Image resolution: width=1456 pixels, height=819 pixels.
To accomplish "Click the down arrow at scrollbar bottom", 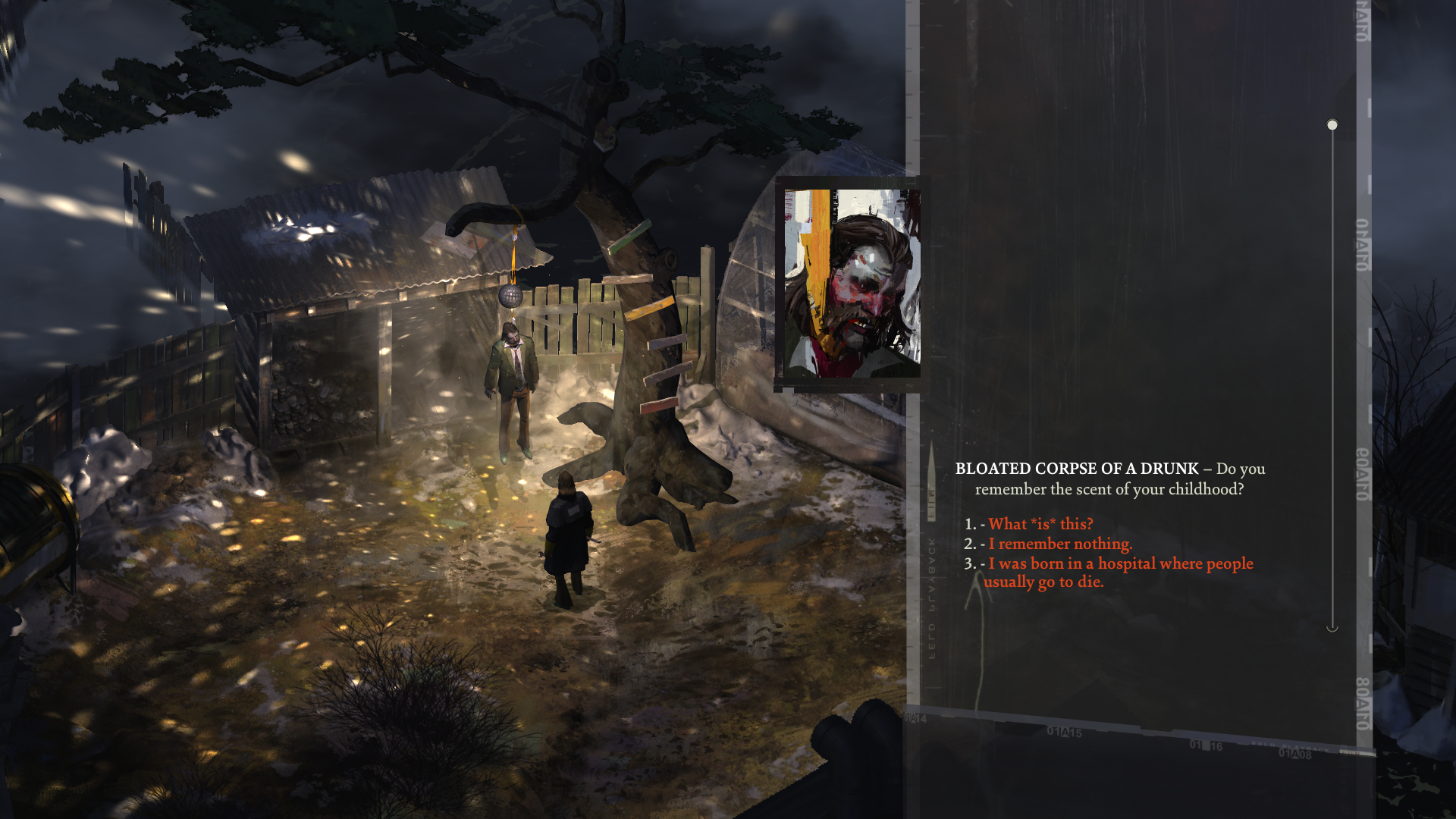I will coord(1332,628).
